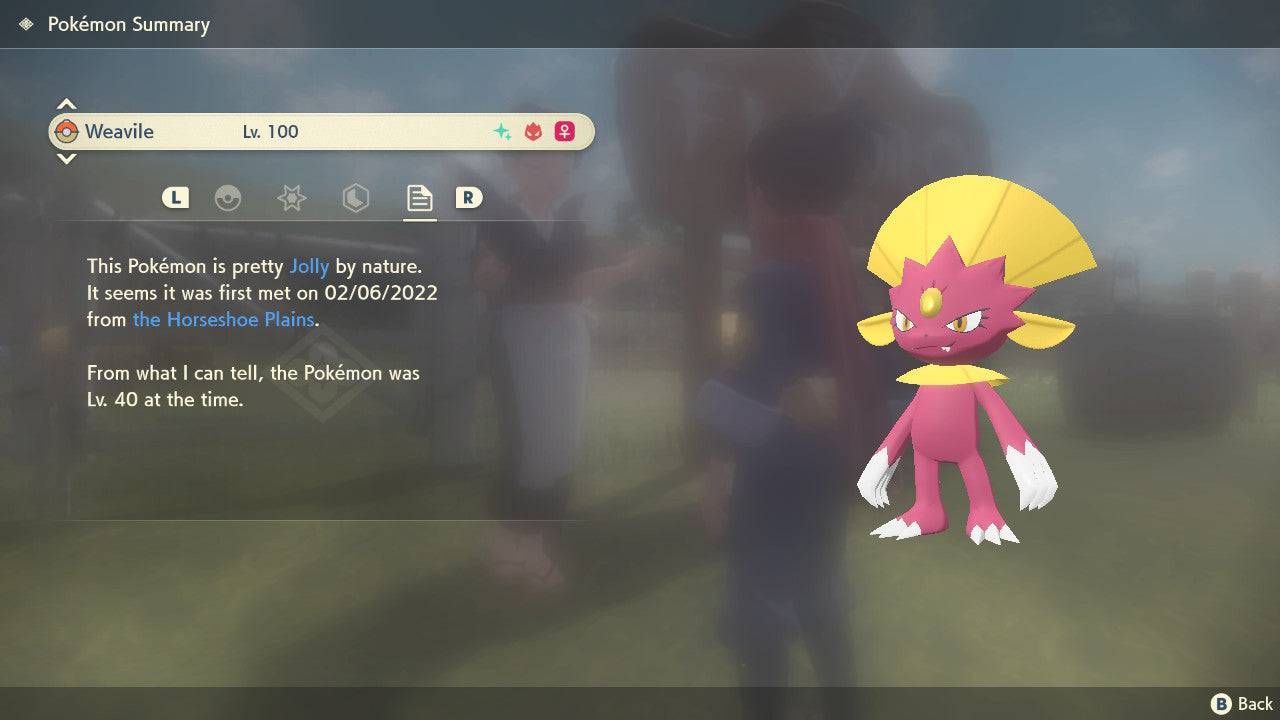Viewport: 1280px width, 720px height.
Task: Click the red alpha Pokémon icon
Action: [x=532, y=131]
